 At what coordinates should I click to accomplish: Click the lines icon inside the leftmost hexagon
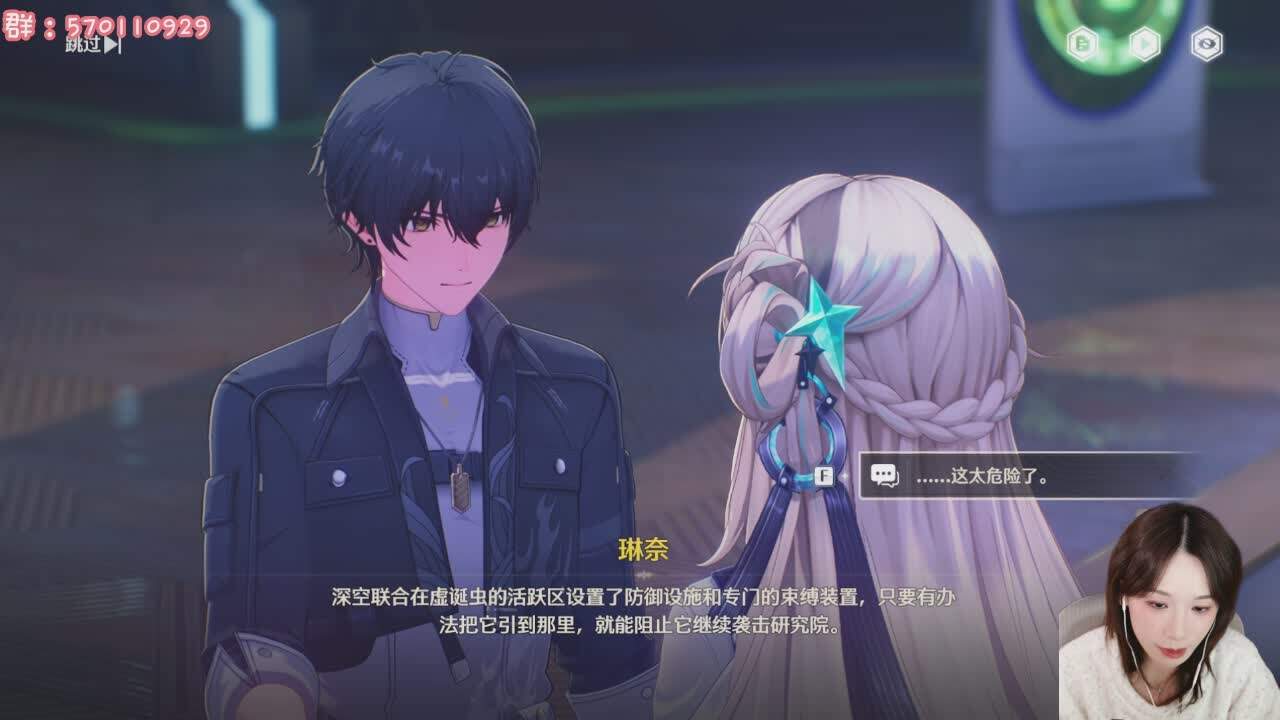point(1083,42)
